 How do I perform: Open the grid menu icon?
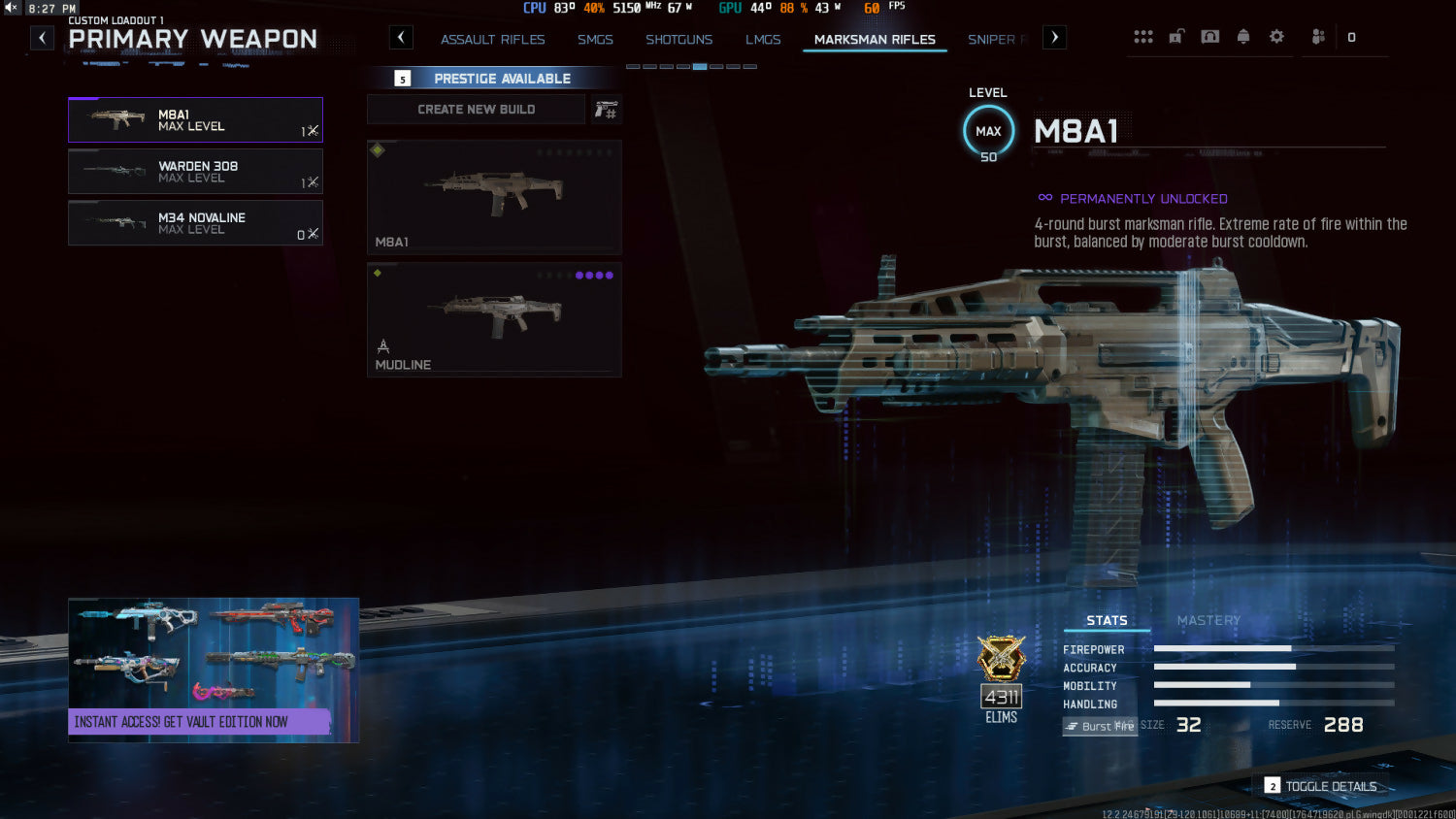[x=1143, y=37]
